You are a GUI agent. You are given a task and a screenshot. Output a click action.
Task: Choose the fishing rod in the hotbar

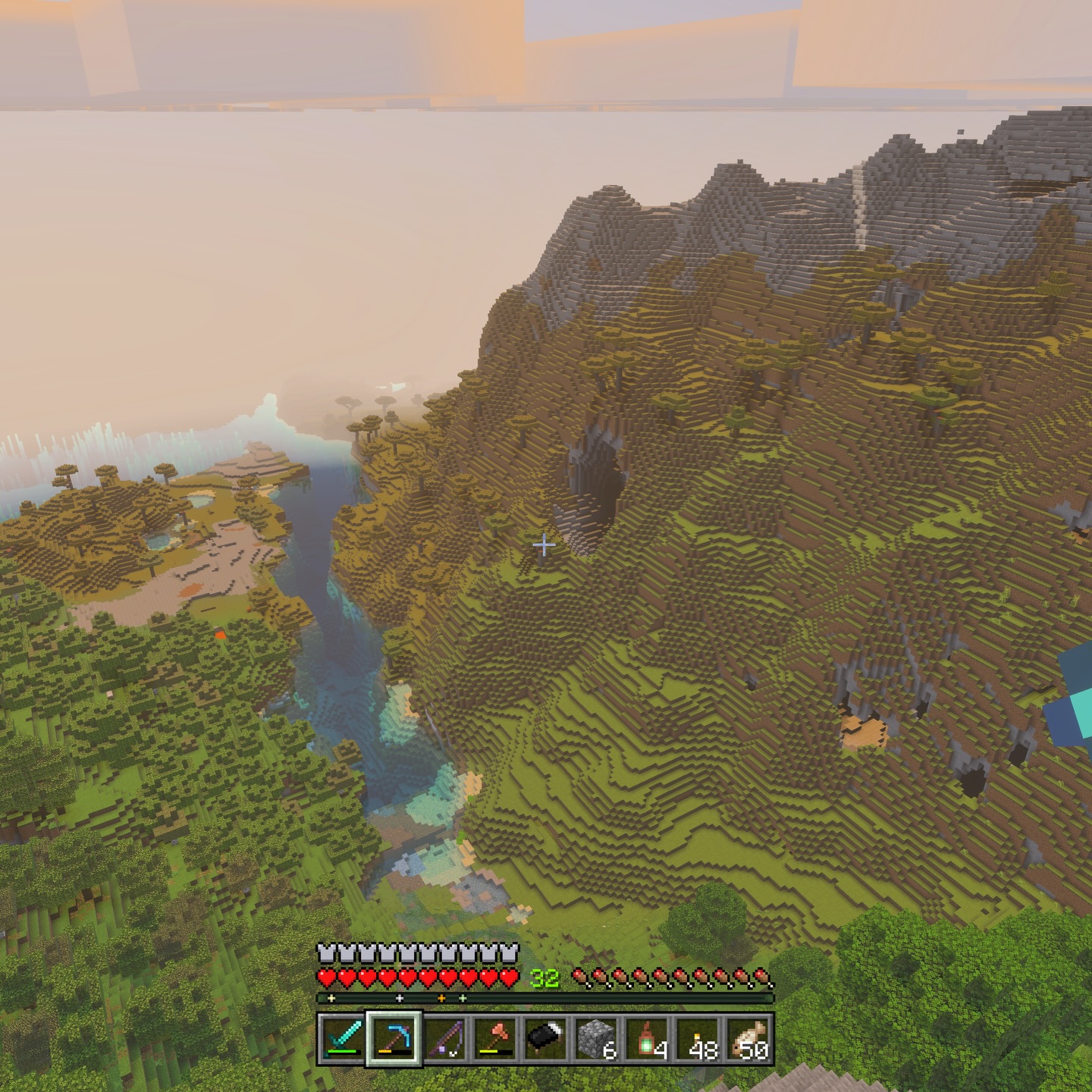[444, 1039]
